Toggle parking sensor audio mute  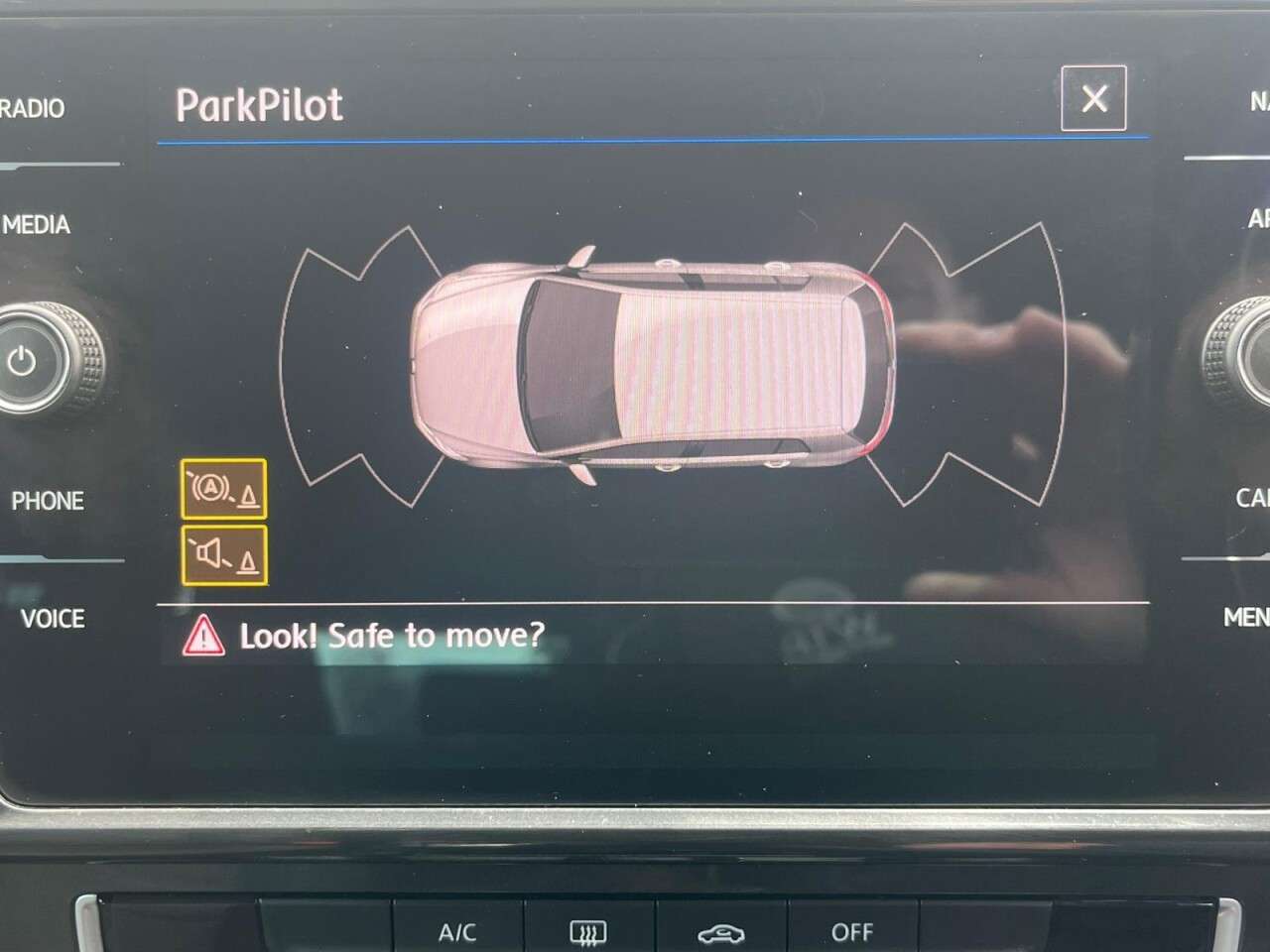tap(223, 555)
